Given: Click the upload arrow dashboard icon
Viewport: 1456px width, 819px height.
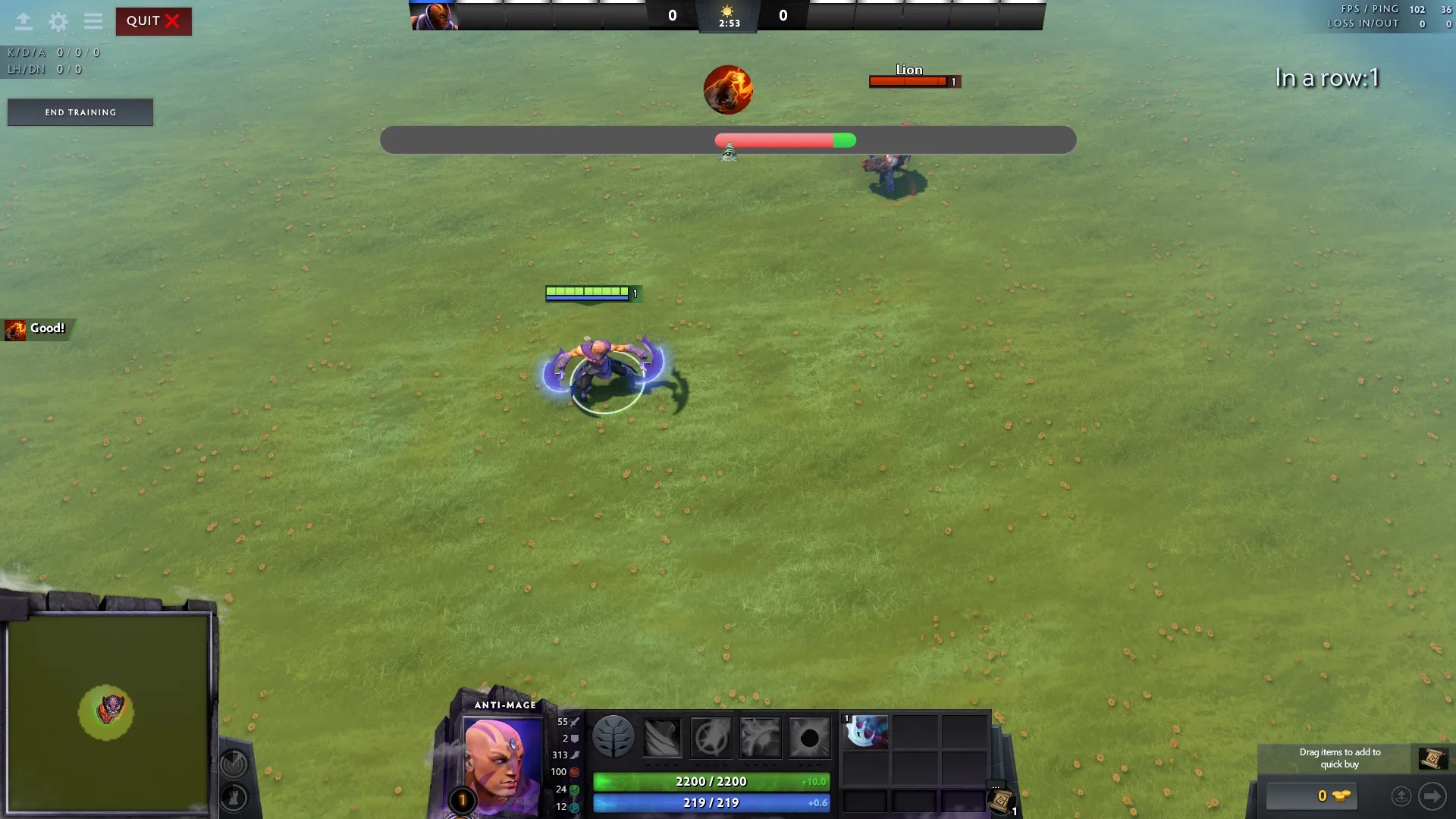Looking at the screenshot, I should [24, 21].
